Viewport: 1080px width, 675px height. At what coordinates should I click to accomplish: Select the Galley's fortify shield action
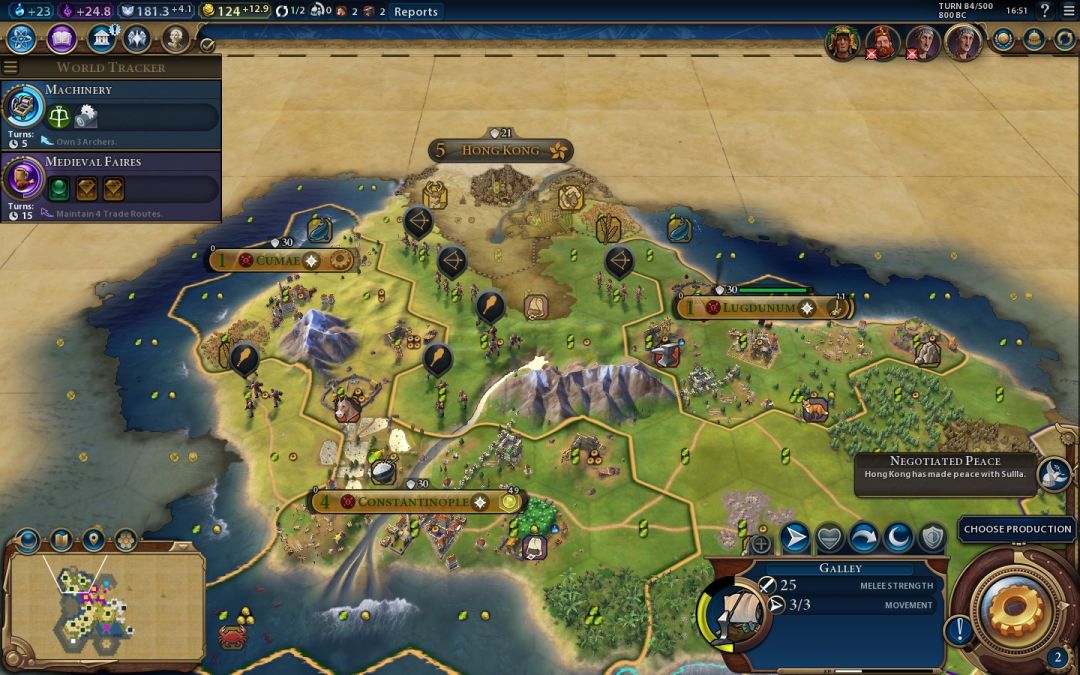click(x=931, y=539)
